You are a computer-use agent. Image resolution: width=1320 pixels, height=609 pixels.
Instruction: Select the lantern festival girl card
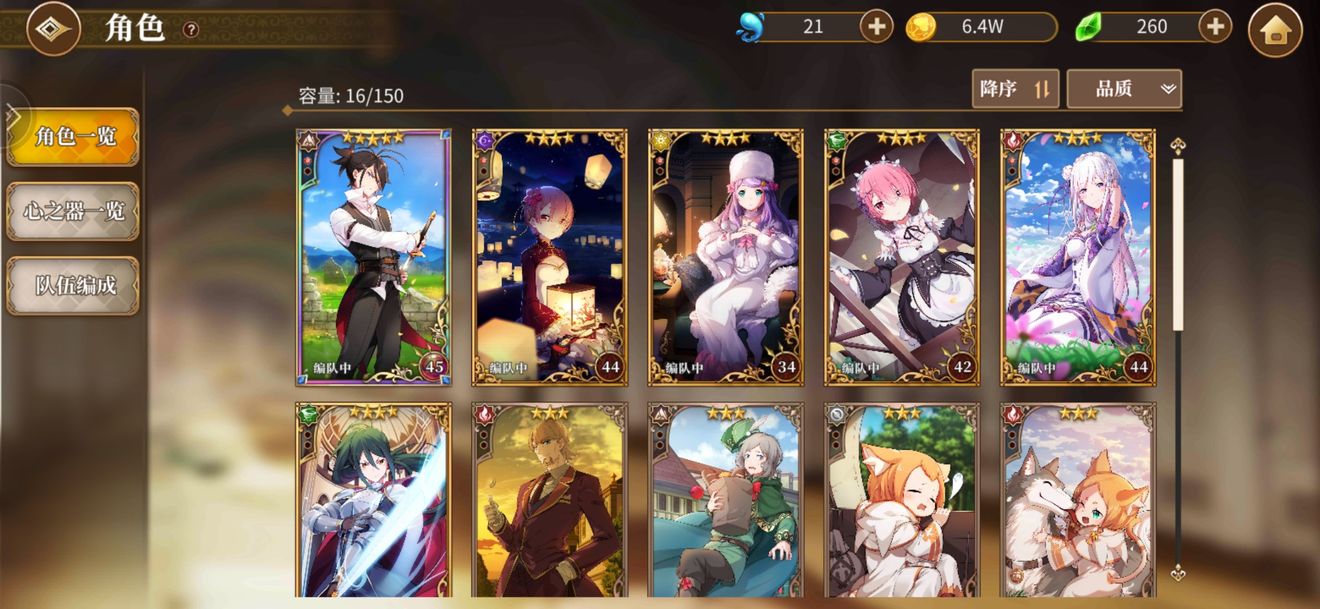pos(549,257)
